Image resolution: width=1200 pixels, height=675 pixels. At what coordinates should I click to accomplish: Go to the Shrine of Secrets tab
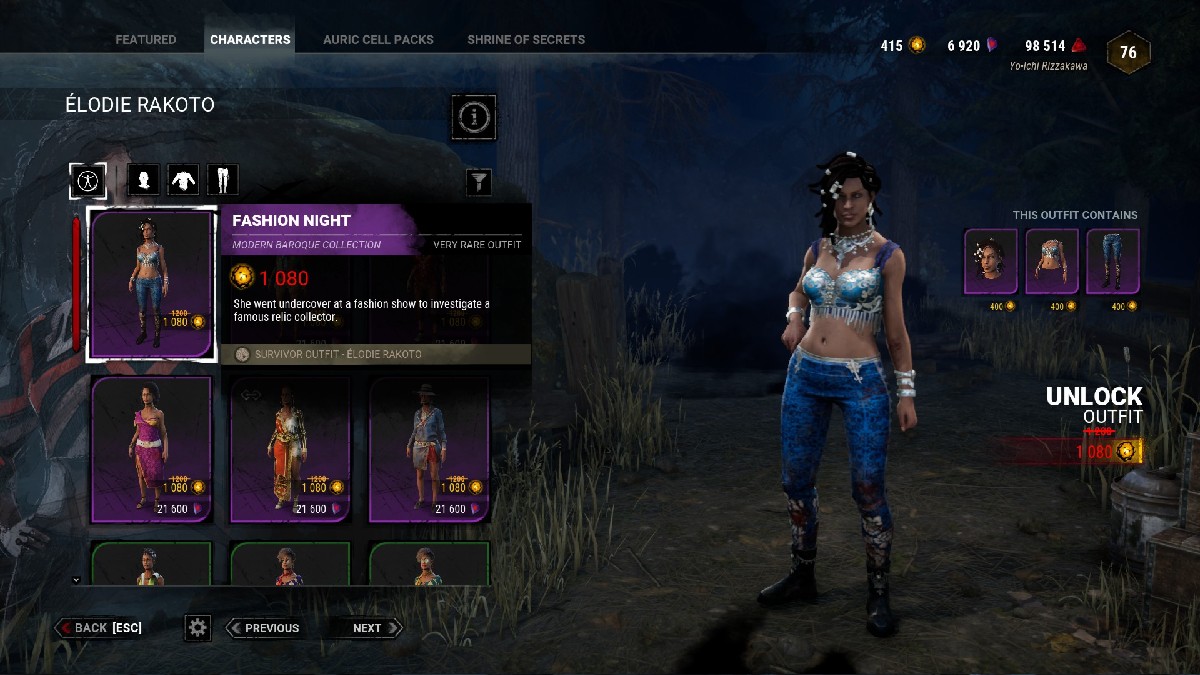[526, 40]
